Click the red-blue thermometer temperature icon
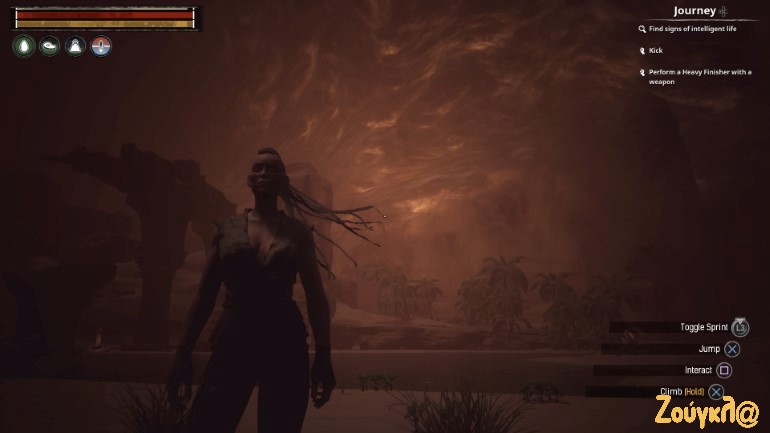This screenshot has height=433, width=770. [101, 46]
